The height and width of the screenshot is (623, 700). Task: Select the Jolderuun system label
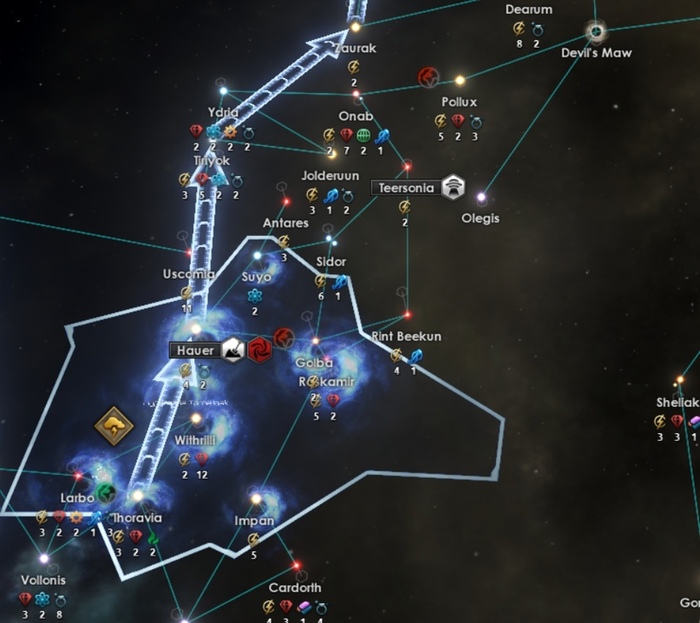pyautogui.click(x=330, y=175)
